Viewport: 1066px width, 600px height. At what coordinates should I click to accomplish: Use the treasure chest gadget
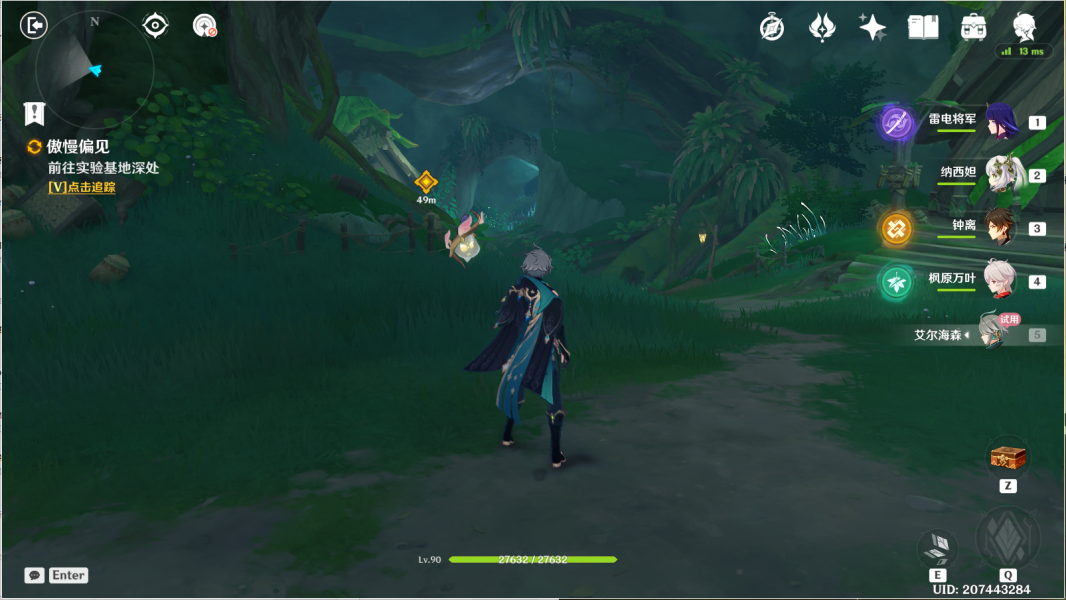pos(1008,458)
